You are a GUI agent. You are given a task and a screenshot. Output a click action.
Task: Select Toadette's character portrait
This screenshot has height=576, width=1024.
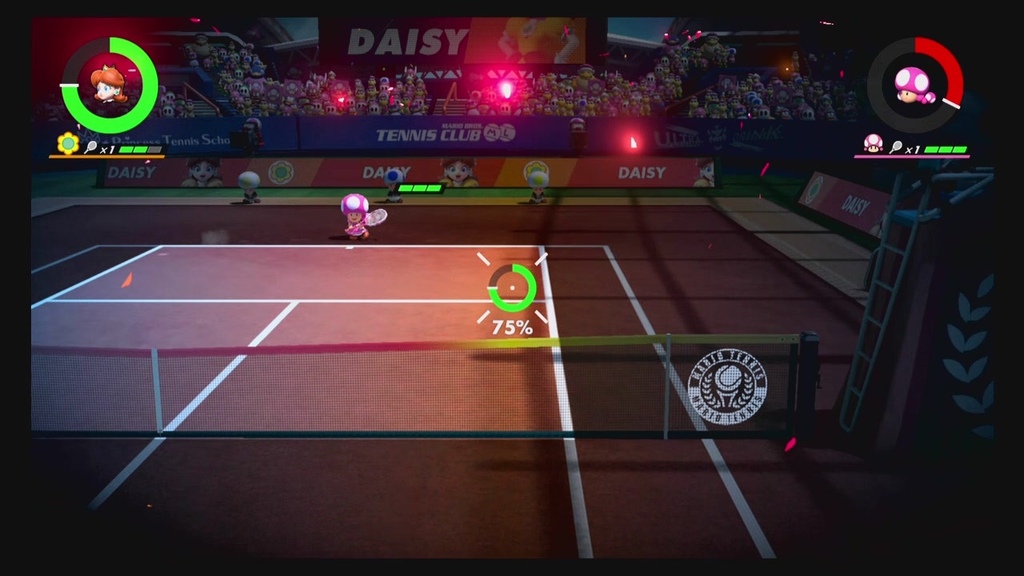click(x=914, y=86)
